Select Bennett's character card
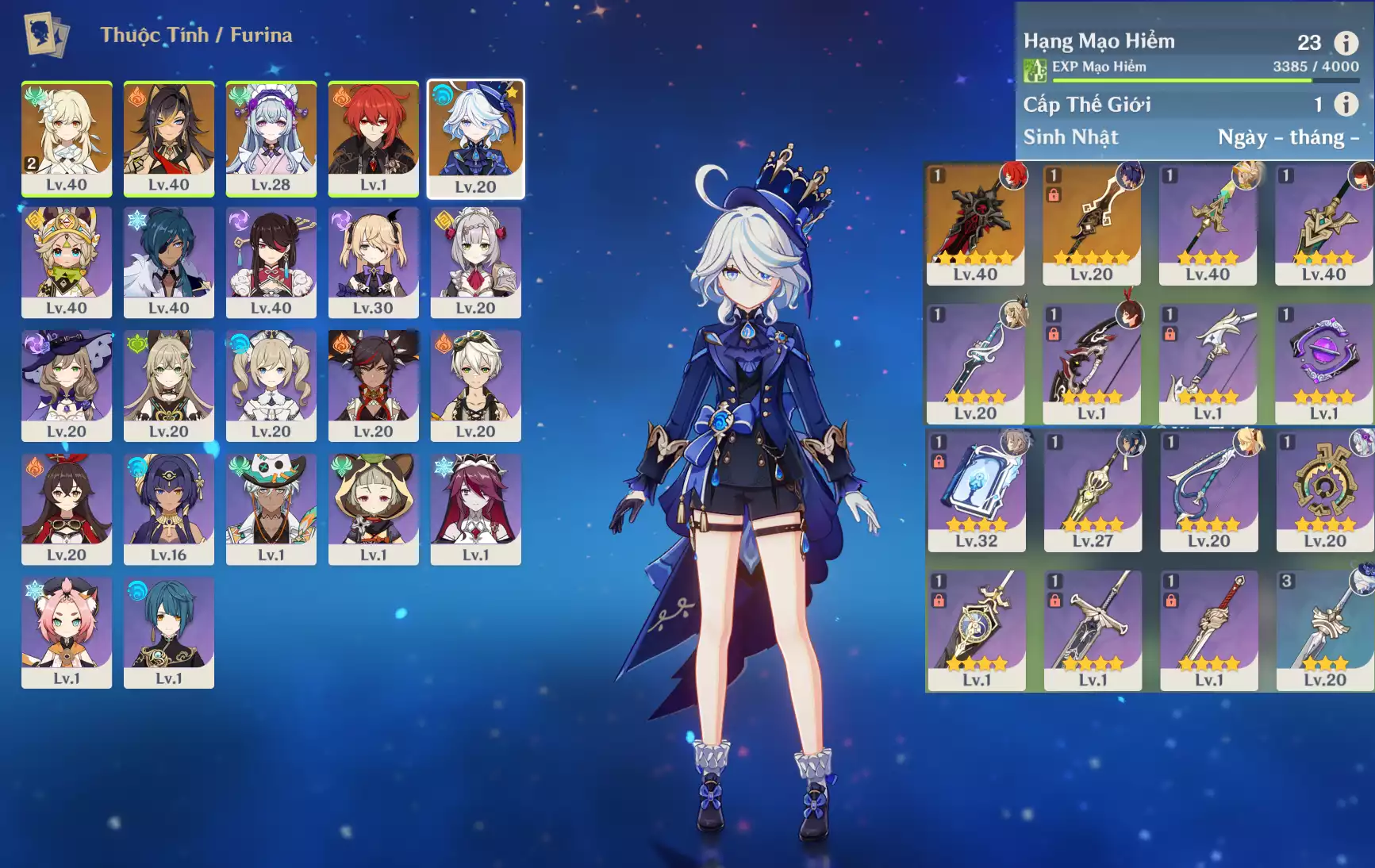Screen dimensions: 1375x868 tap(475, 386)
